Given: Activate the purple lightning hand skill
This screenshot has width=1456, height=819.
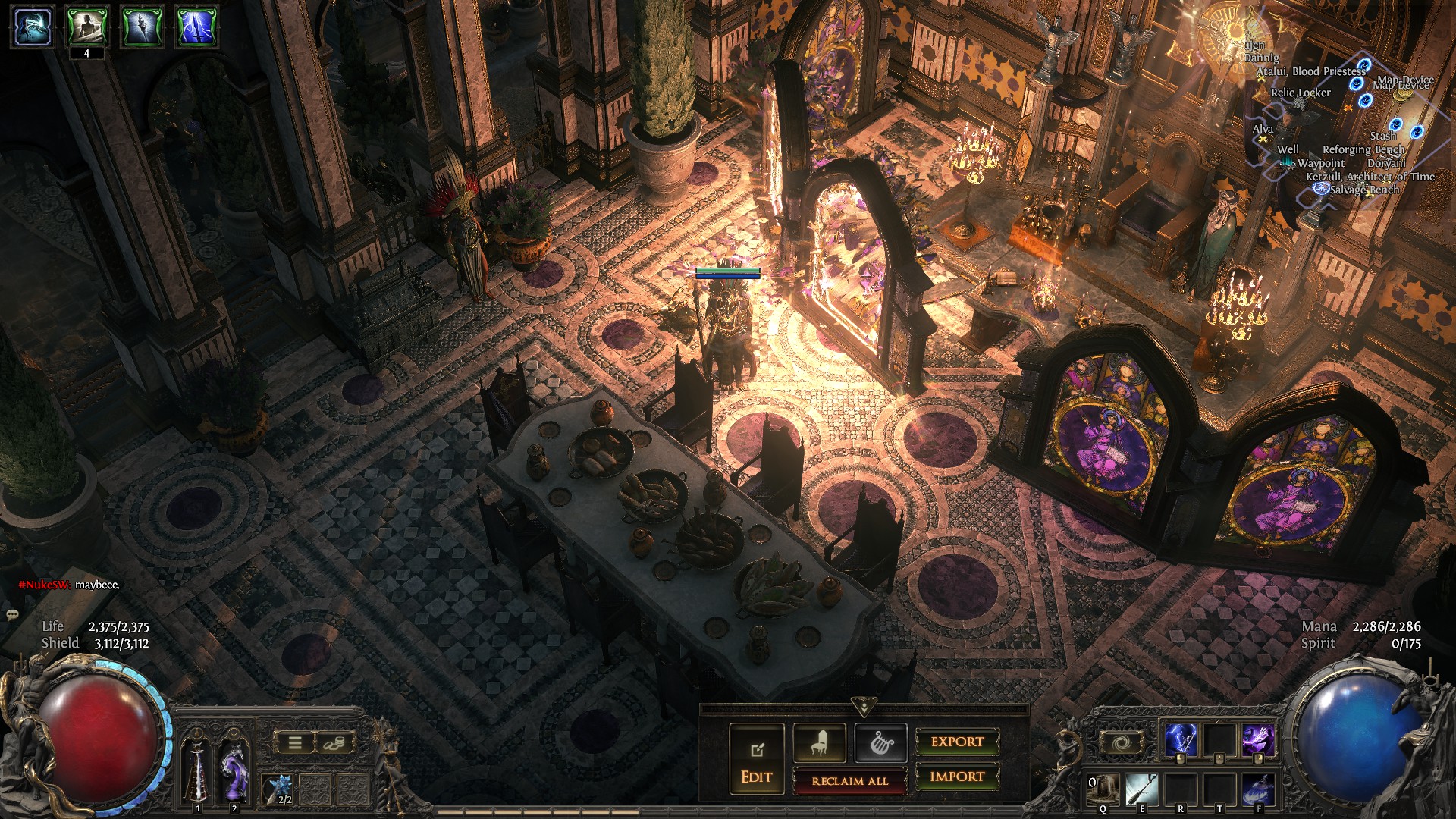Looking at the screenshot, I should click(x=1257, y=741).
